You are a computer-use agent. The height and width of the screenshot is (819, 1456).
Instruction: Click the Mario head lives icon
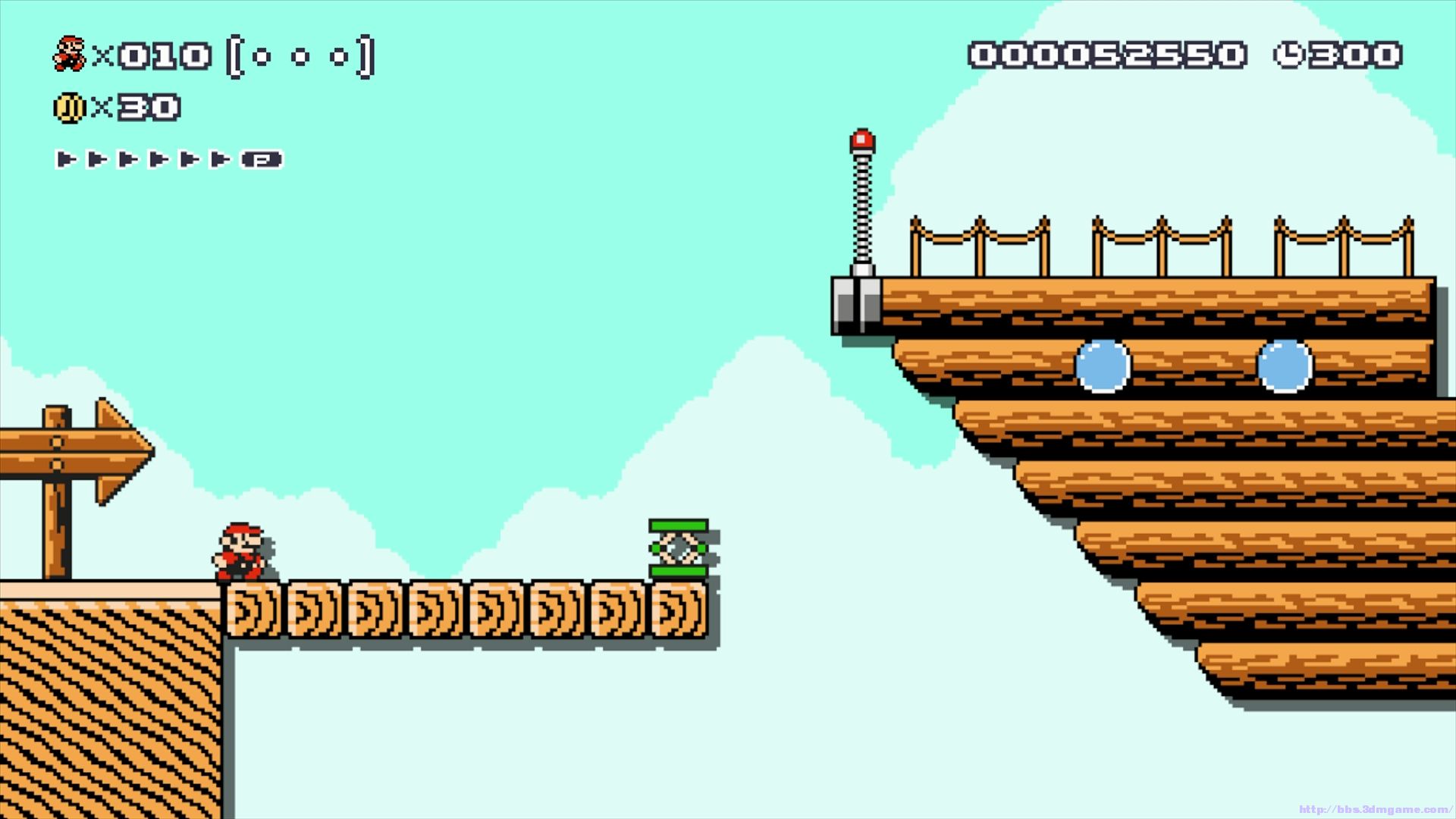click(68, 53)
